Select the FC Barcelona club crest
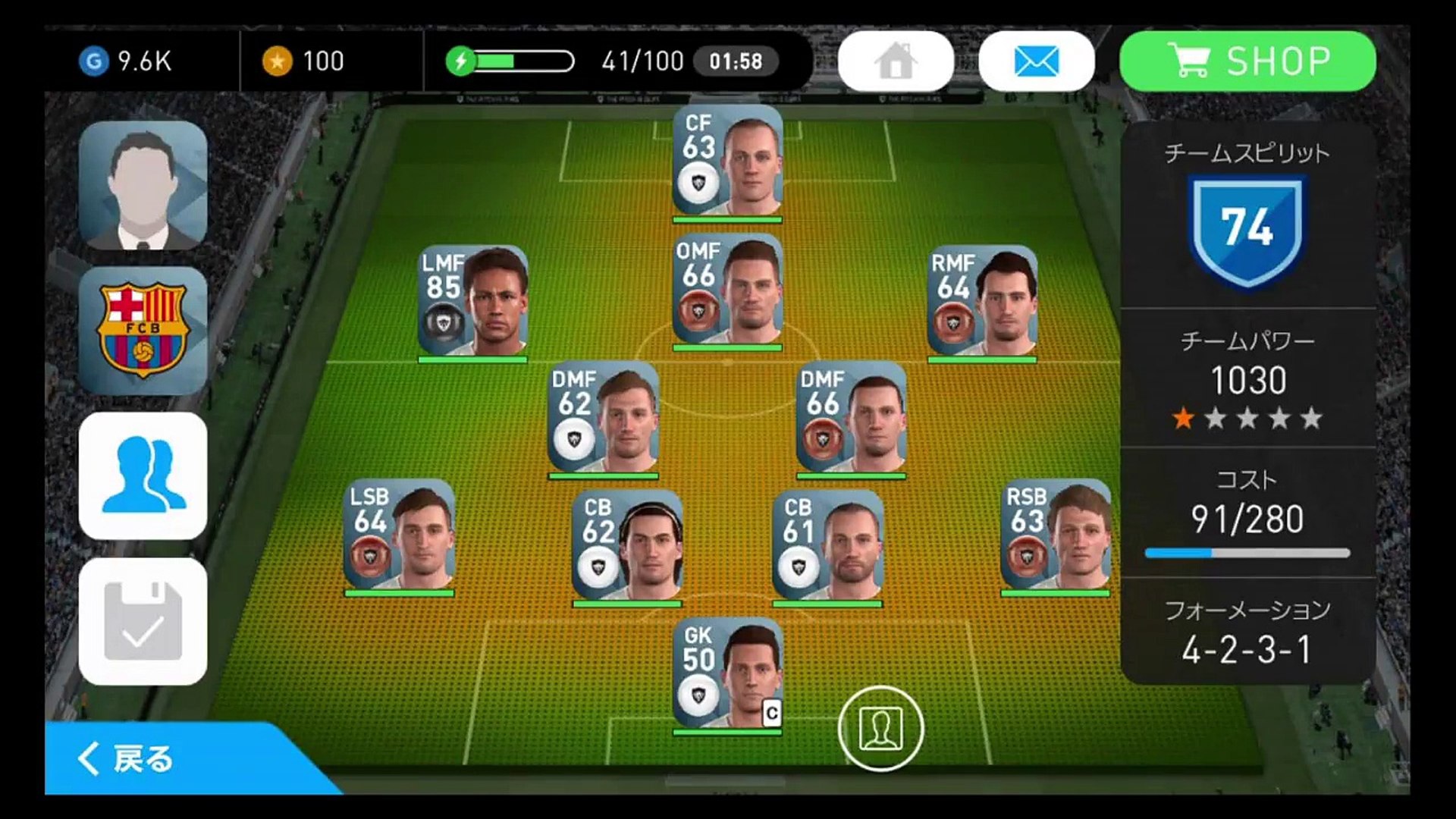This screenshot has width=1456, height=819. (143, 330)
